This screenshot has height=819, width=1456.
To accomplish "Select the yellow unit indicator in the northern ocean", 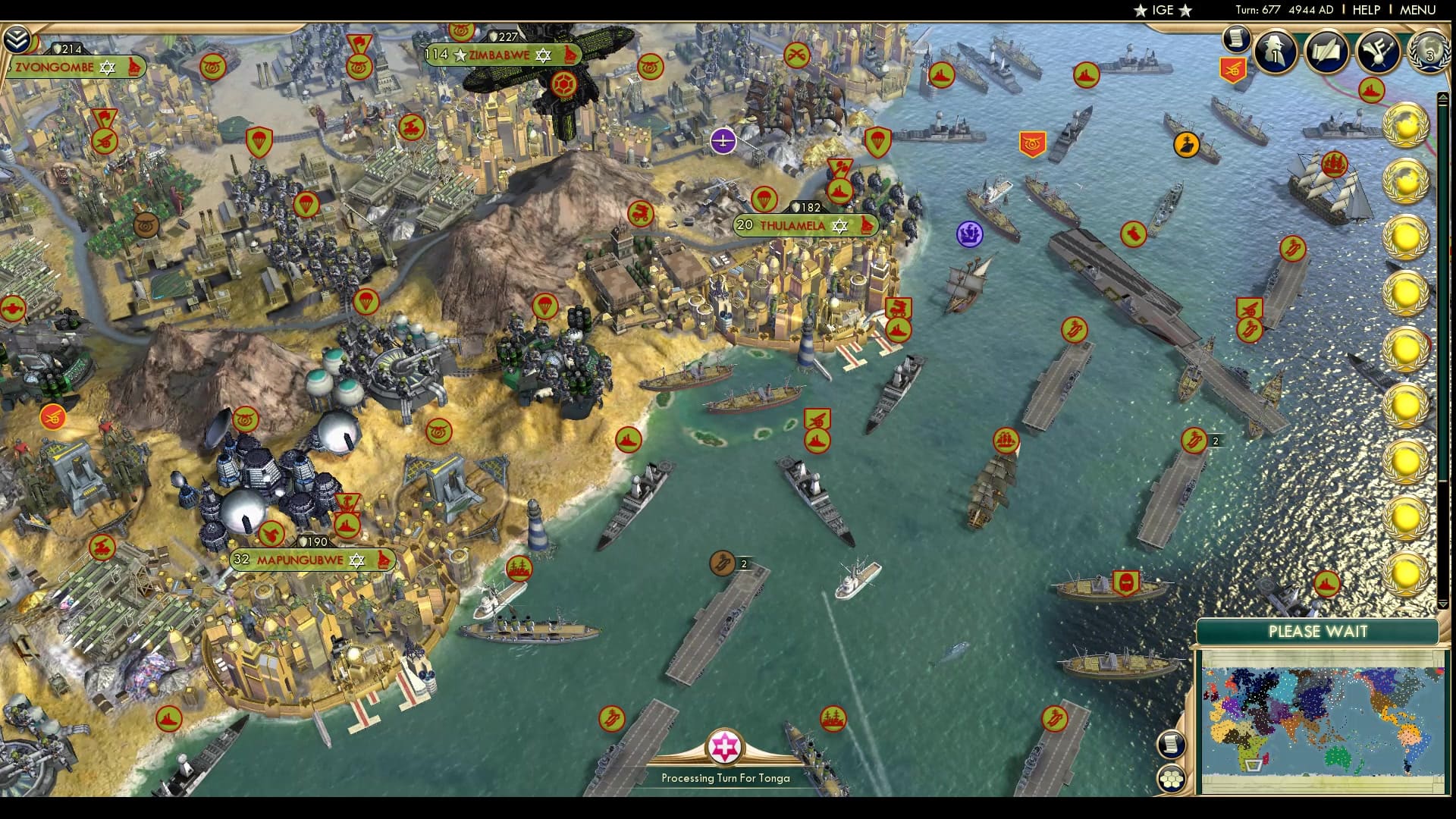I will click(1186, 146).
